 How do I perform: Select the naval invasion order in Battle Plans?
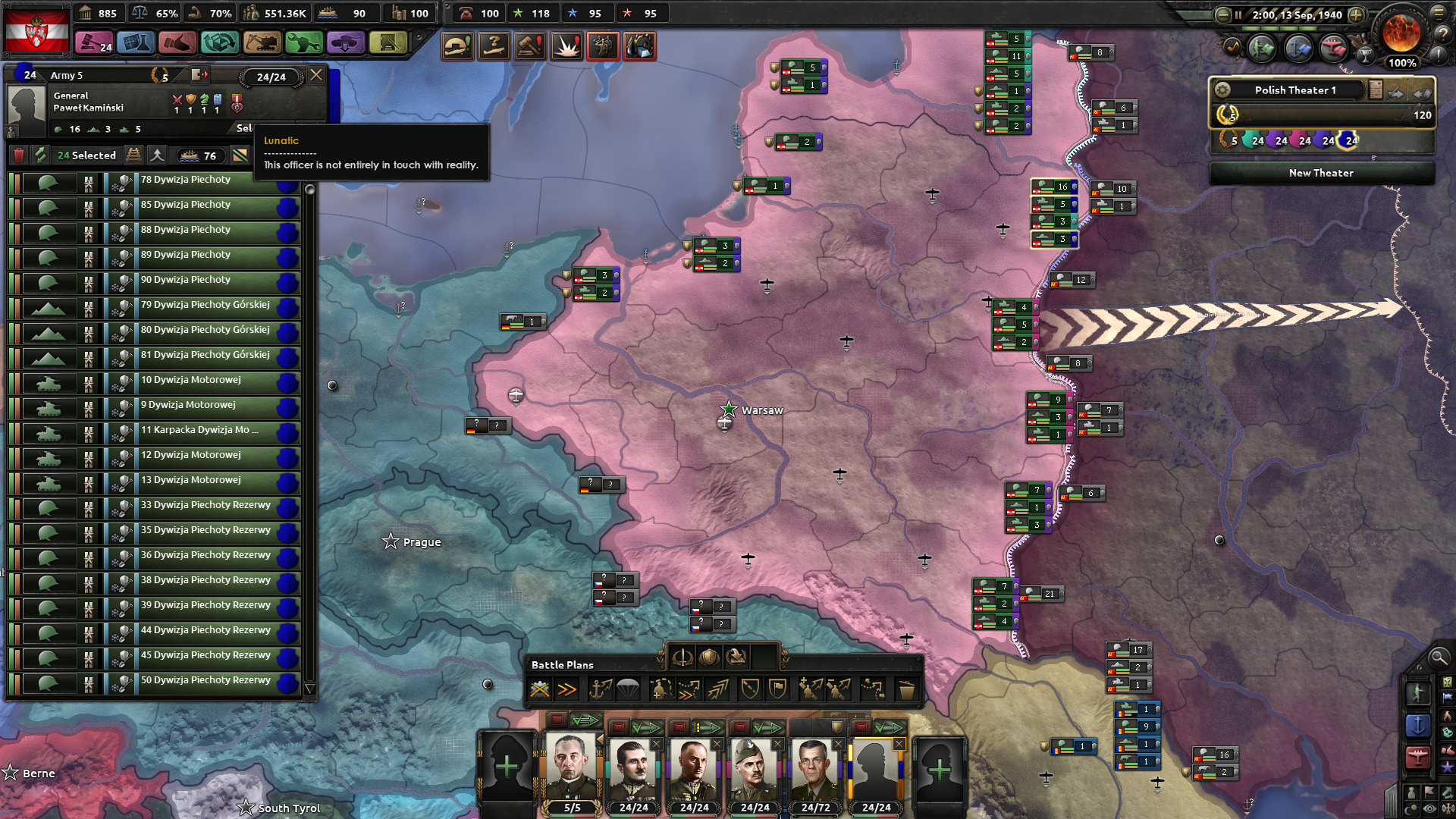tap(601, 689)
